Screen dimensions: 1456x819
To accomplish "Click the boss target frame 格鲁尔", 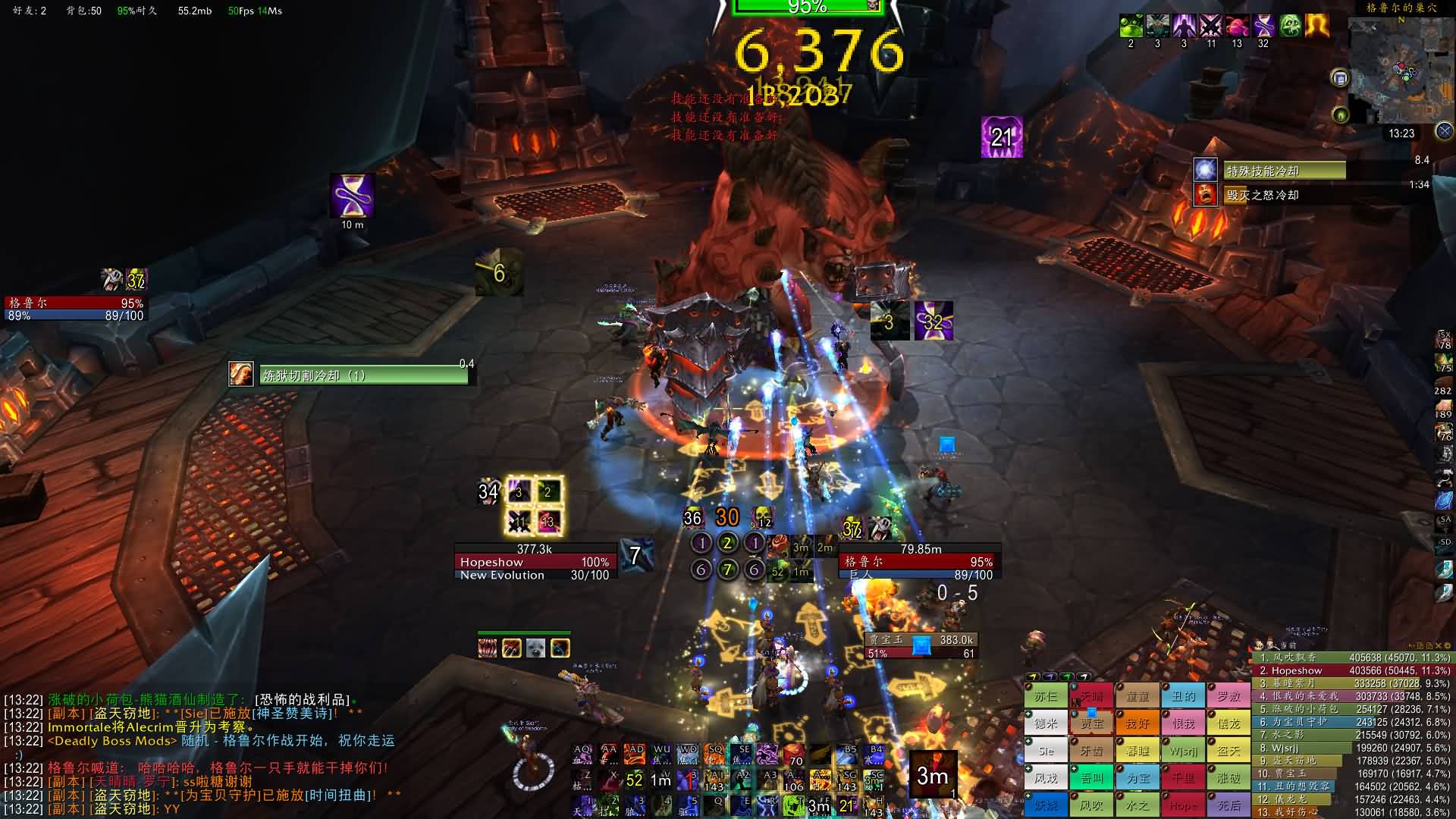I will click(919, 562).
